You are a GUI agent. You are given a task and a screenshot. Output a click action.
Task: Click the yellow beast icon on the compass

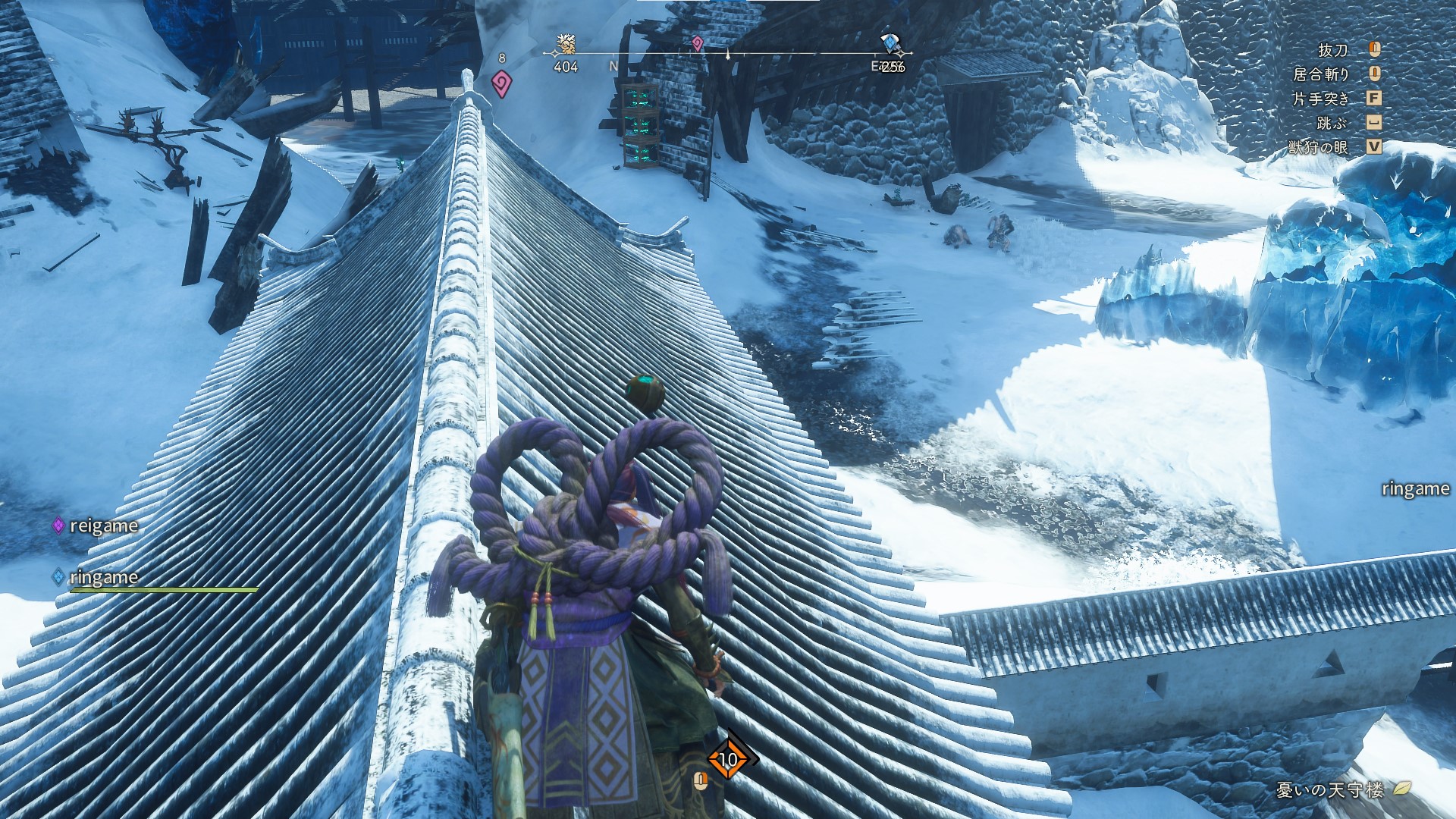click(566, 45)
